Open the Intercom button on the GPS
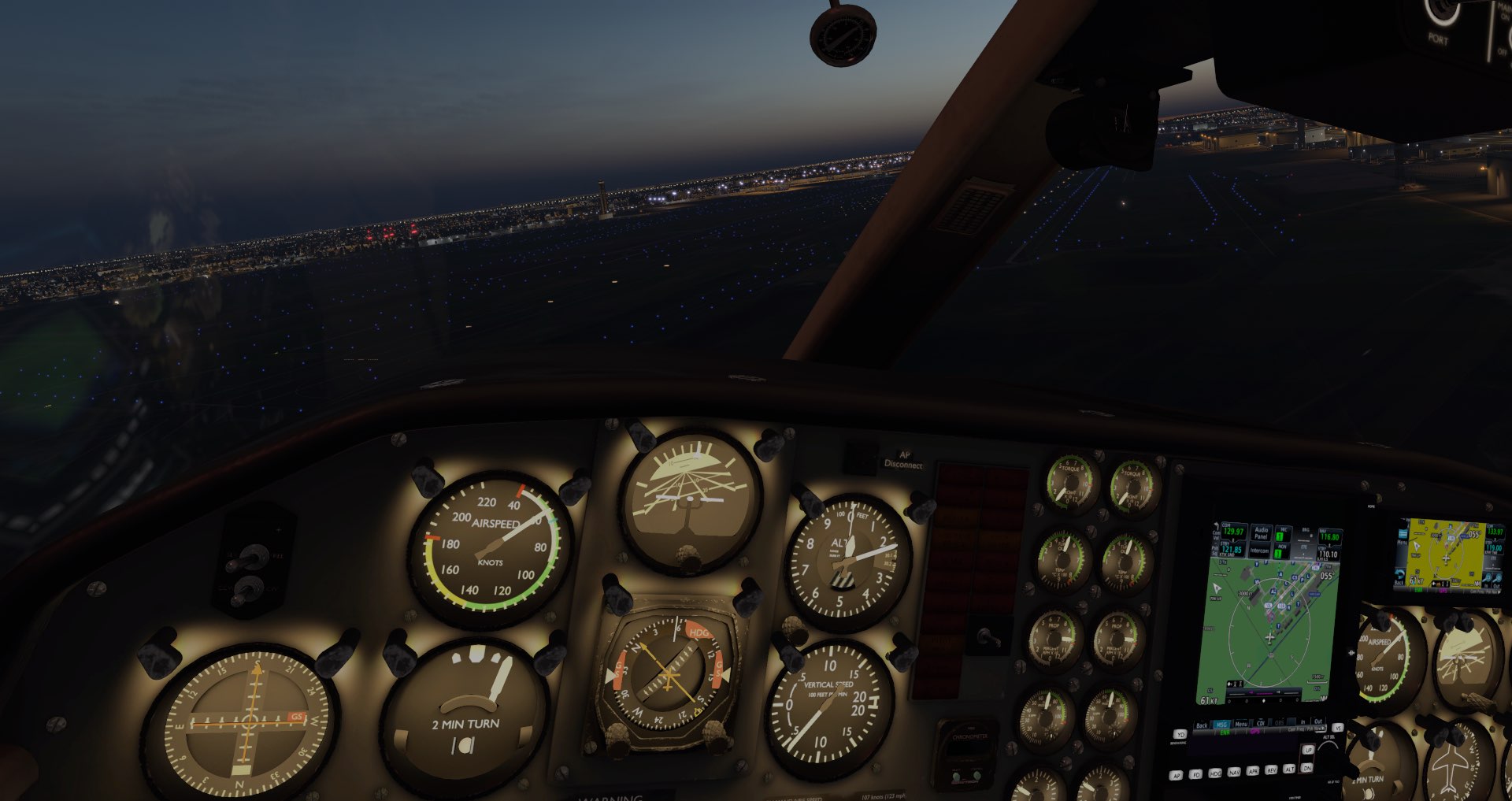 tap(1259, 551)
